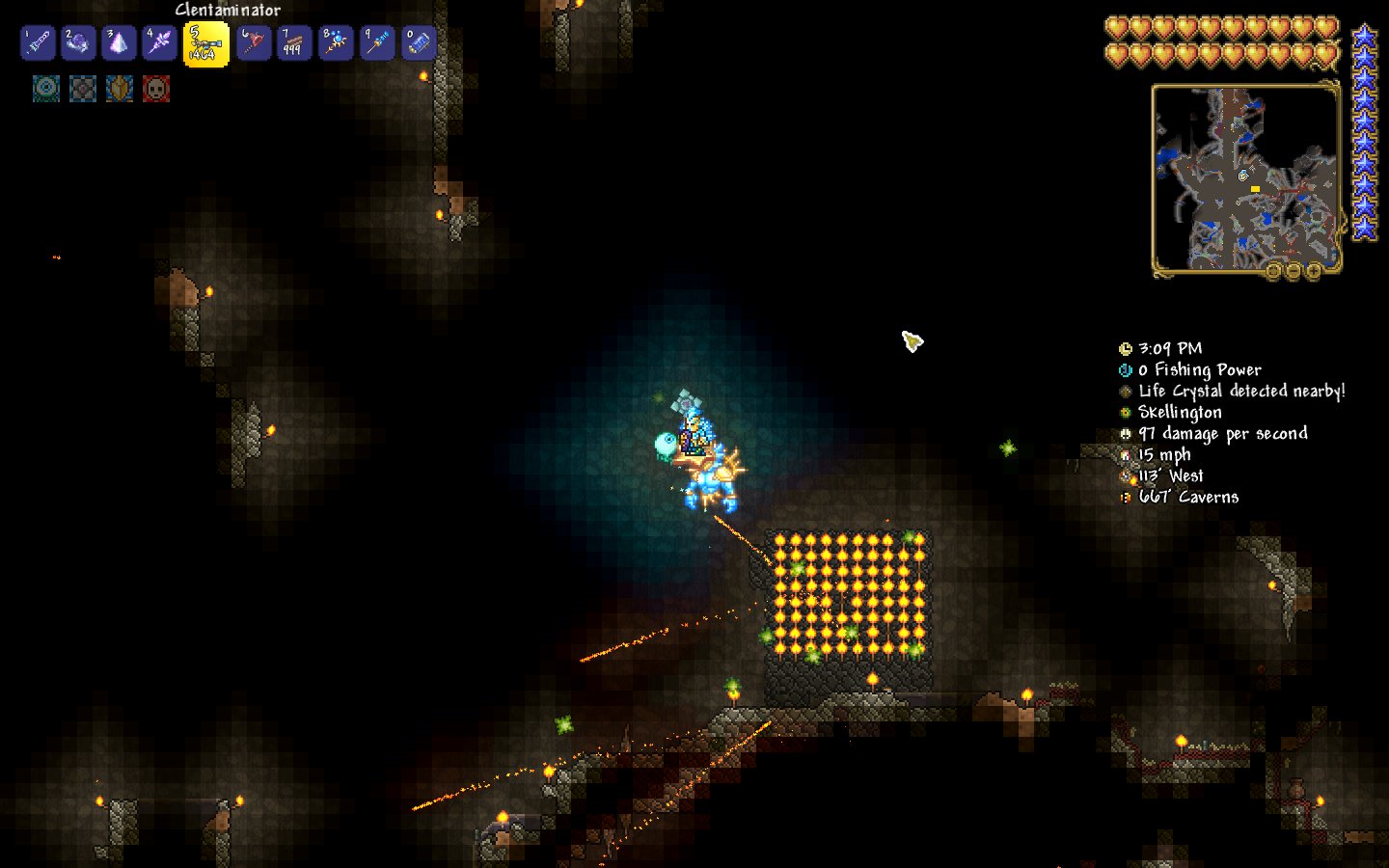The width and height of the screenshot is (1389, 868).
Task: Select the drill in hotbar slot 1
Action: tap(38, 42)
